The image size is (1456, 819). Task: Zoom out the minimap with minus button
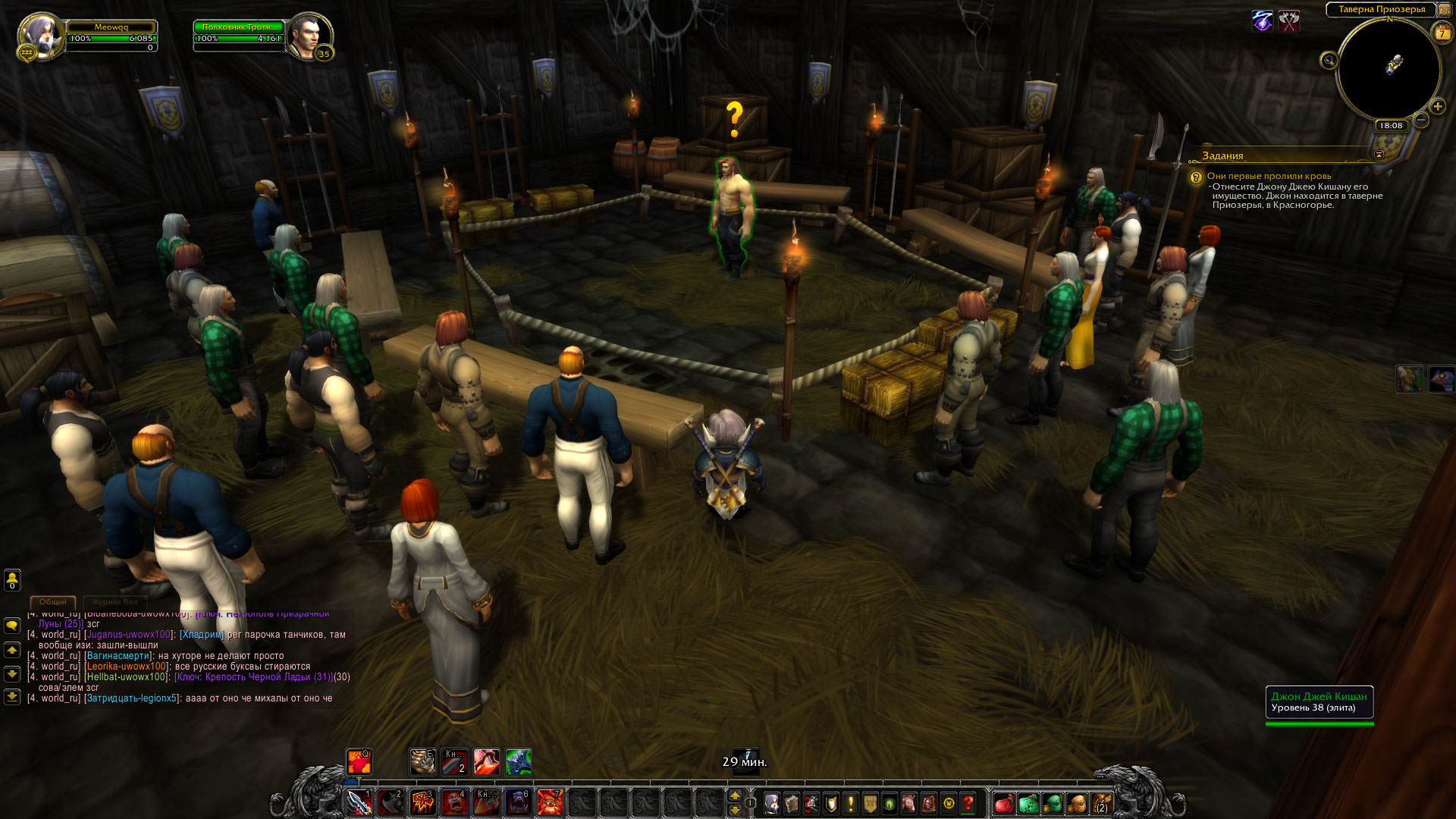coord(1421,119)
